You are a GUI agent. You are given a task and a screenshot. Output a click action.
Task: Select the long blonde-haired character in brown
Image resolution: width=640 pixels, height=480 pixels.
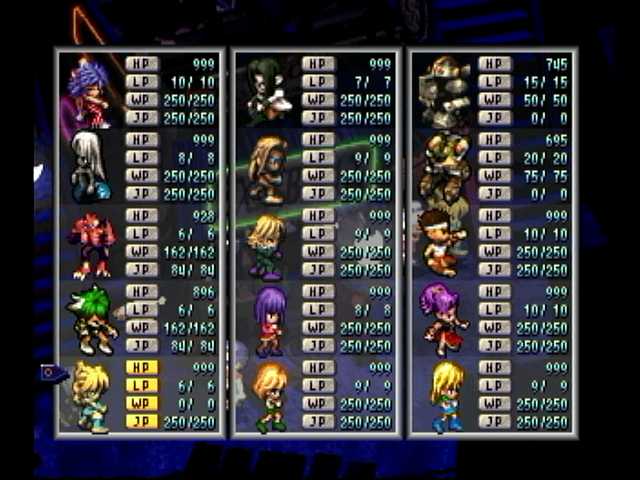click(x=268, y=168)
